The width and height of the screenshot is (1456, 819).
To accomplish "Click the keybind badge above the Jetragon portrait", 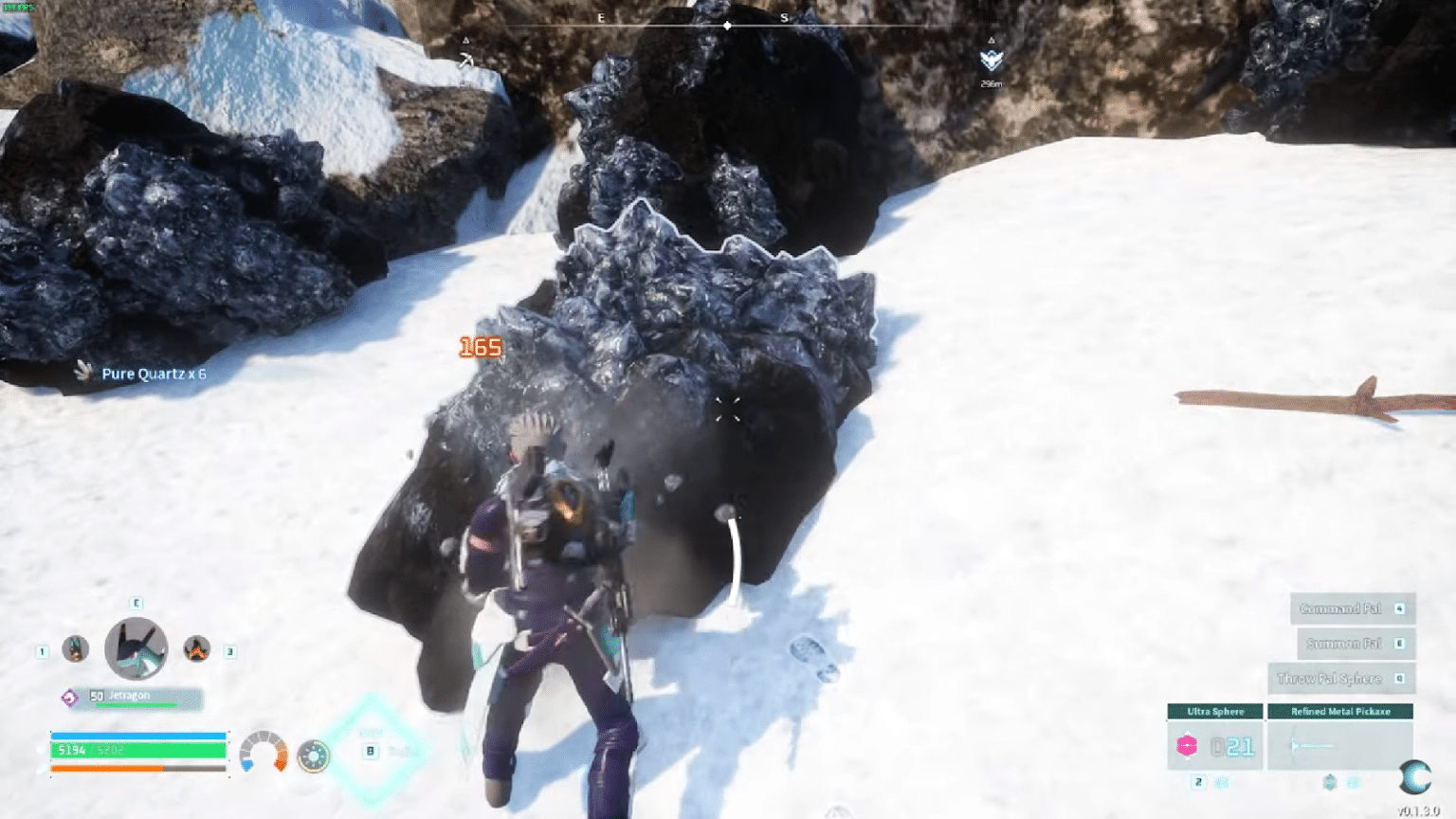I will 136,603.
